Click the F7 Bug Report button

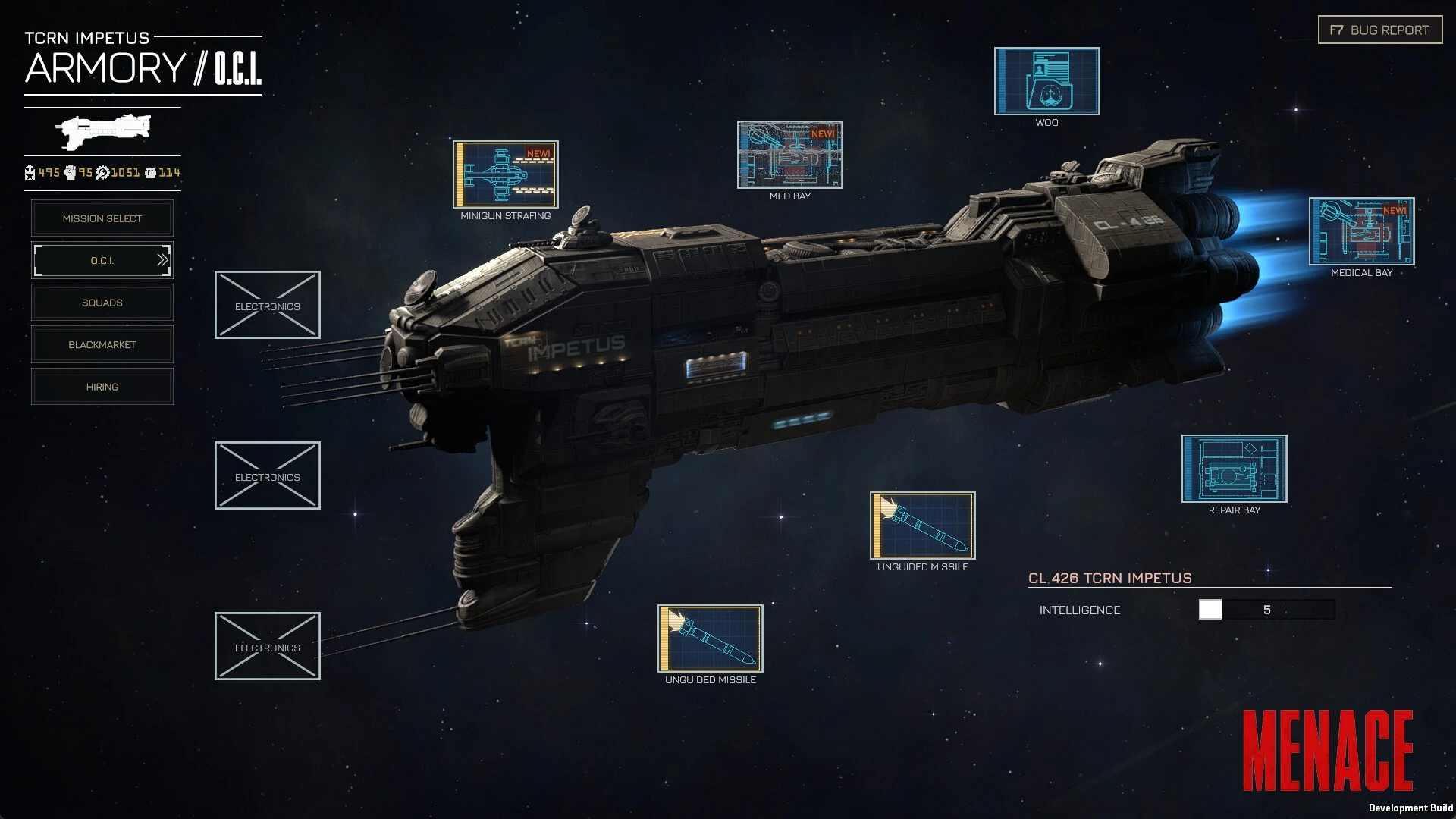[1379, 30]
